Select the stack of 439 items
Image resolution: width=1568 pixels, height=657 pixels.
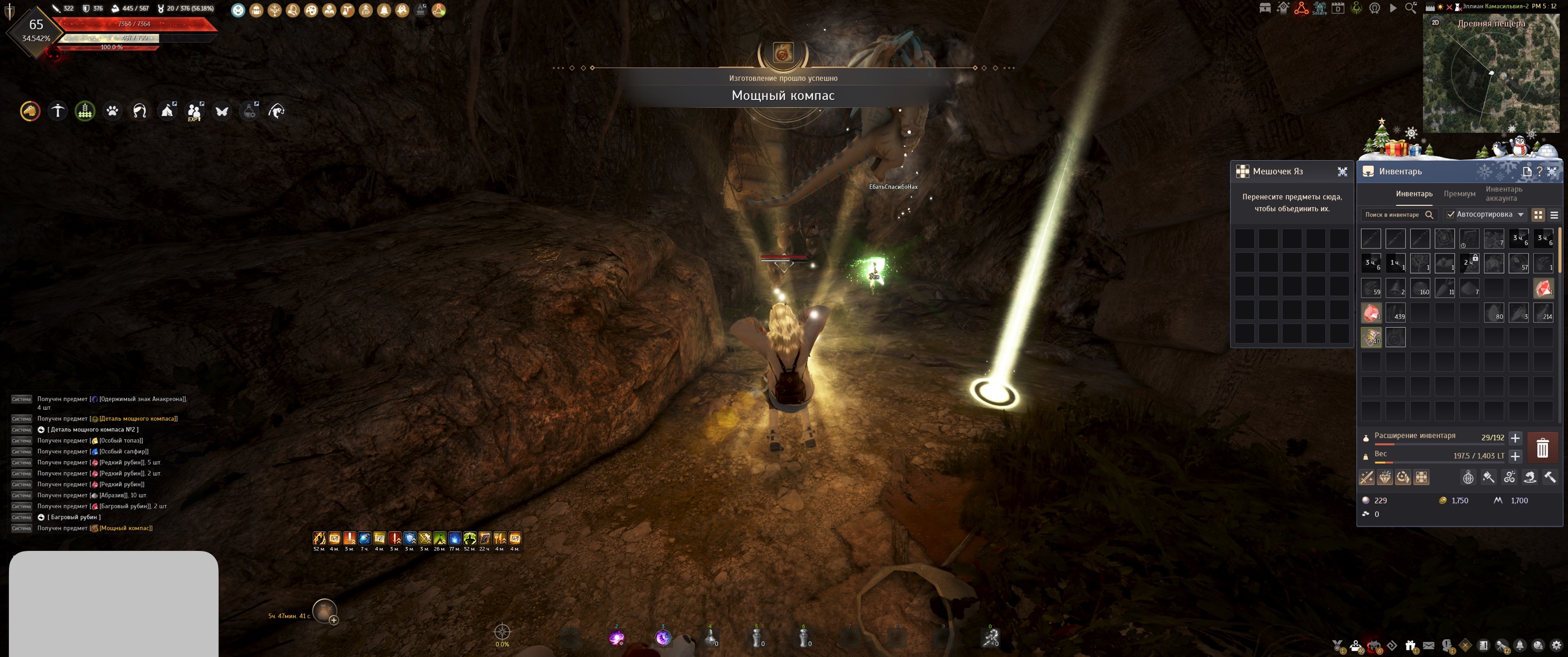click(x=1396, y=313)
